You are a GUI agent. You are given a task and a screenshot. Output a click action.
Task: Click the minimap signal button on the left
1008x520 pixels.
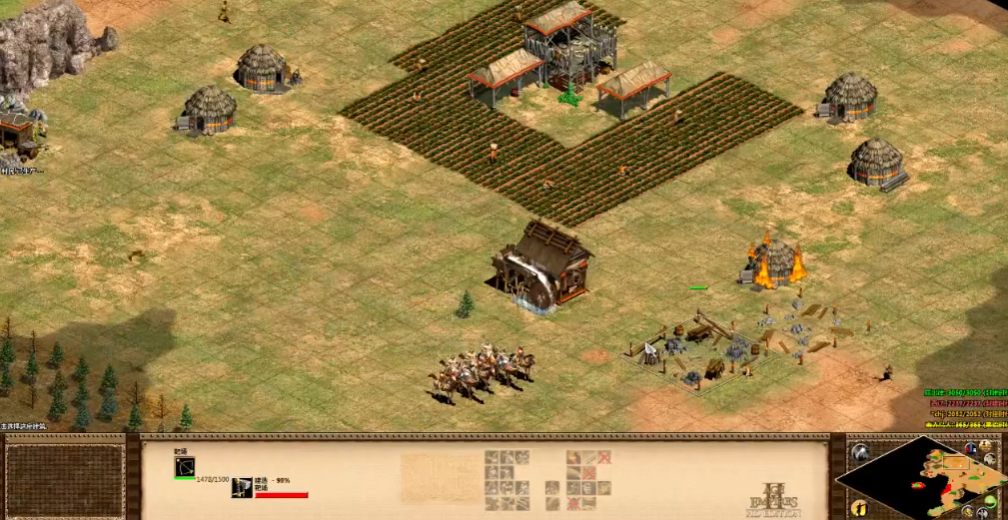click(x=858, y=452)
